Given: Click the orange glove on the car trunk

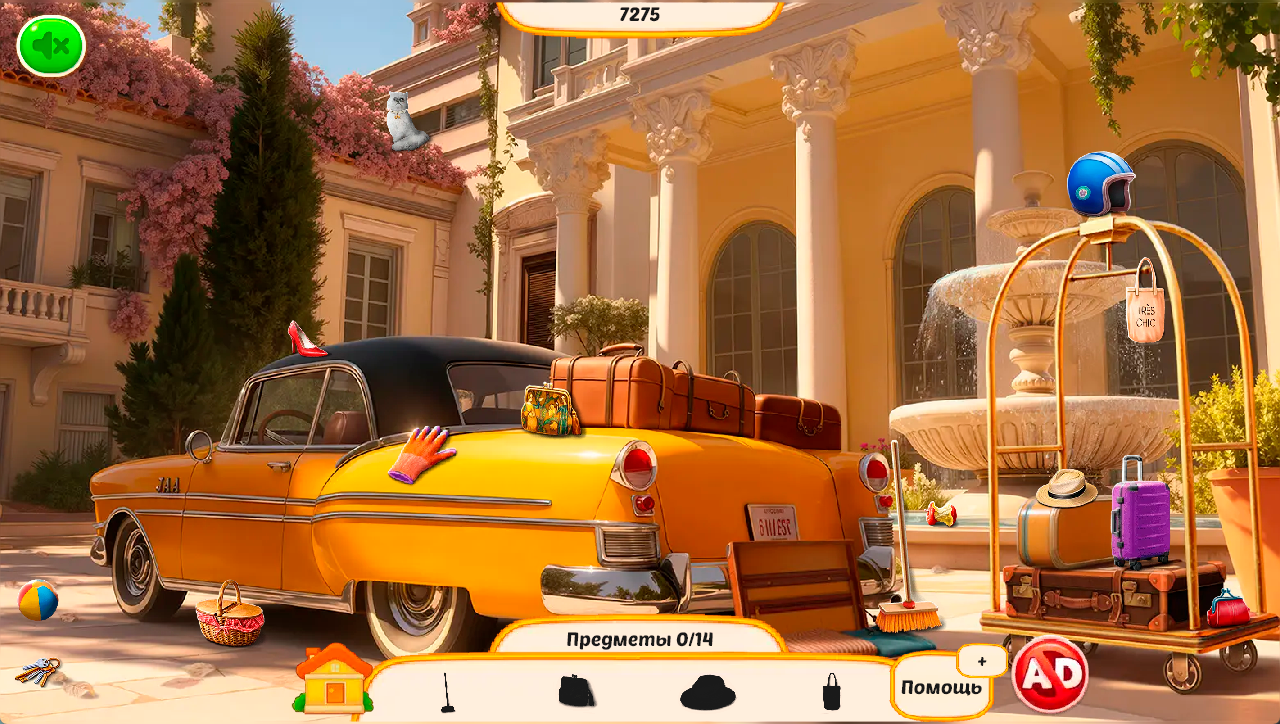Looking at the screenshot, I should coord(423,449).
